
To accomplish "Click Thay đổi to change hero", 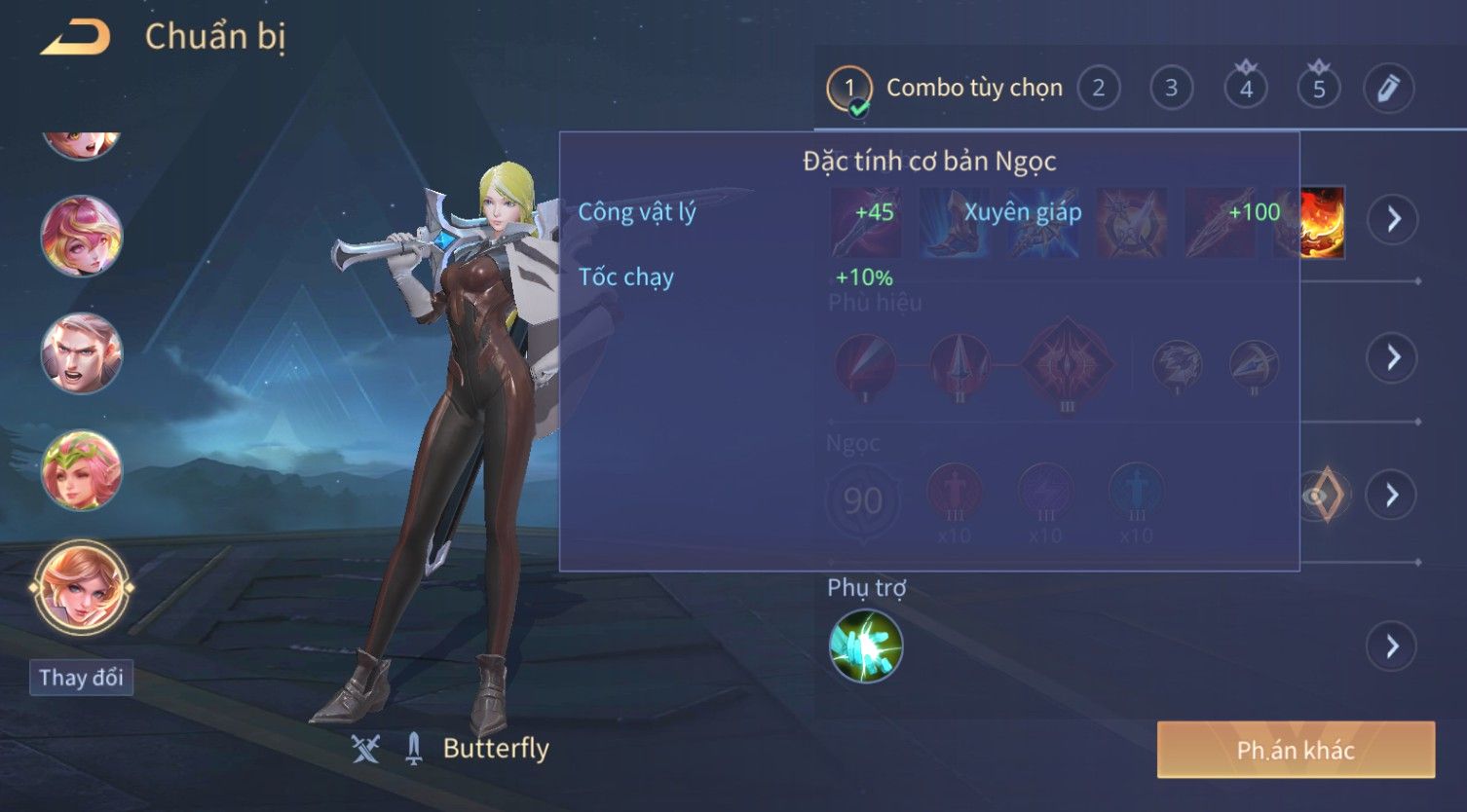I will (x=81, y=678).
